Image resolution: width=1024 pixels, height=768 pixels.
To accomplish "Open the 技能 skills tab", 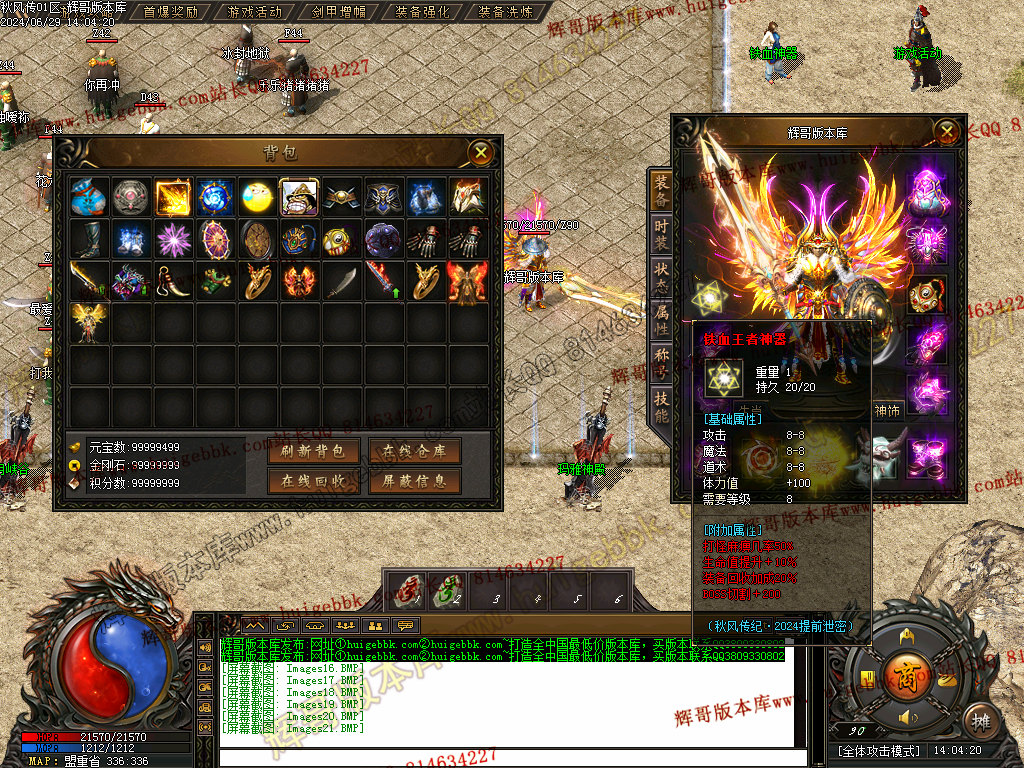I will click(x=661, y=407).
